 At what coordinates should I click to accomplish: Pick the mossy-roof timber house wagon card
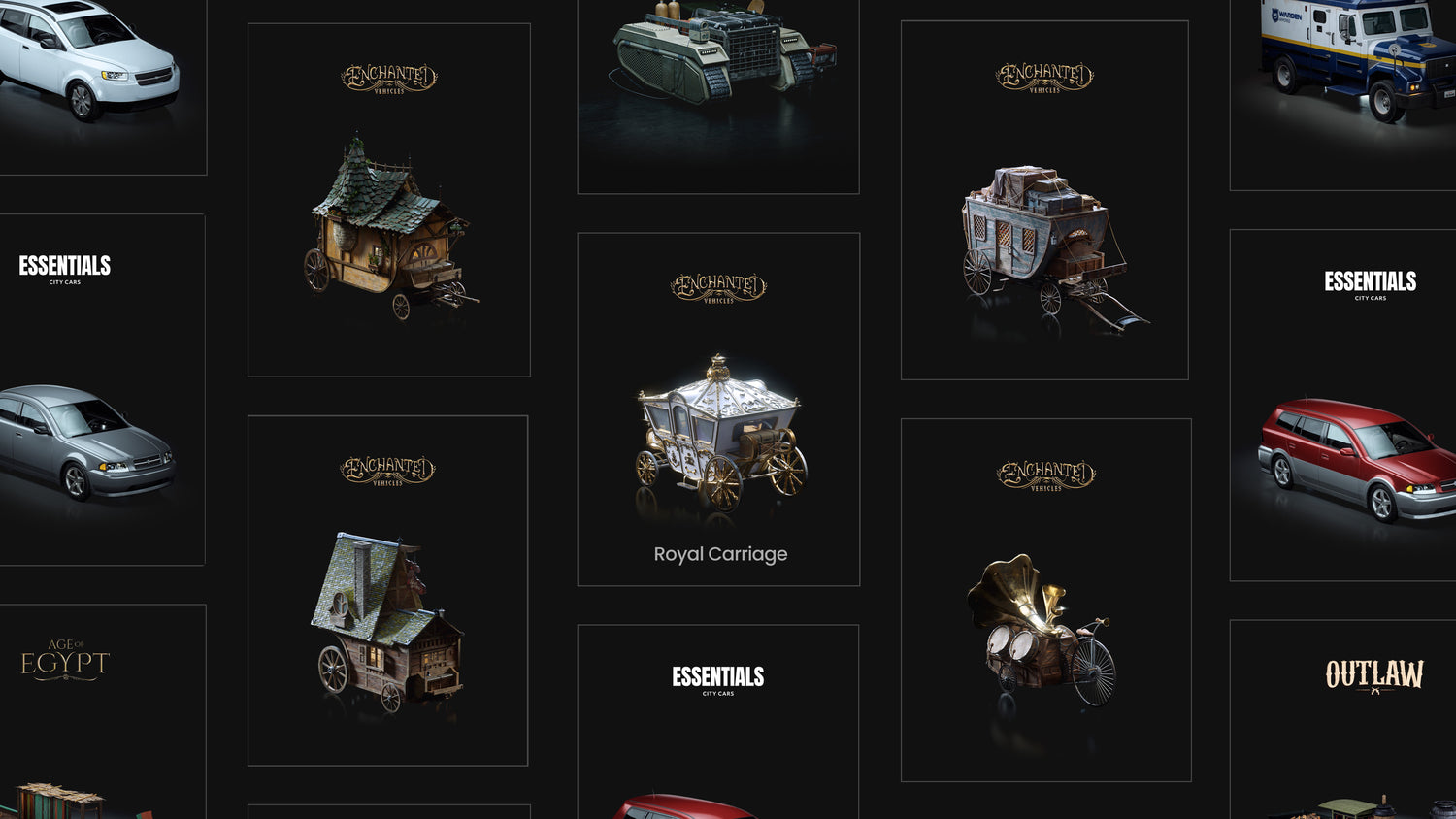pyautogui.click(x=388, y=590)
